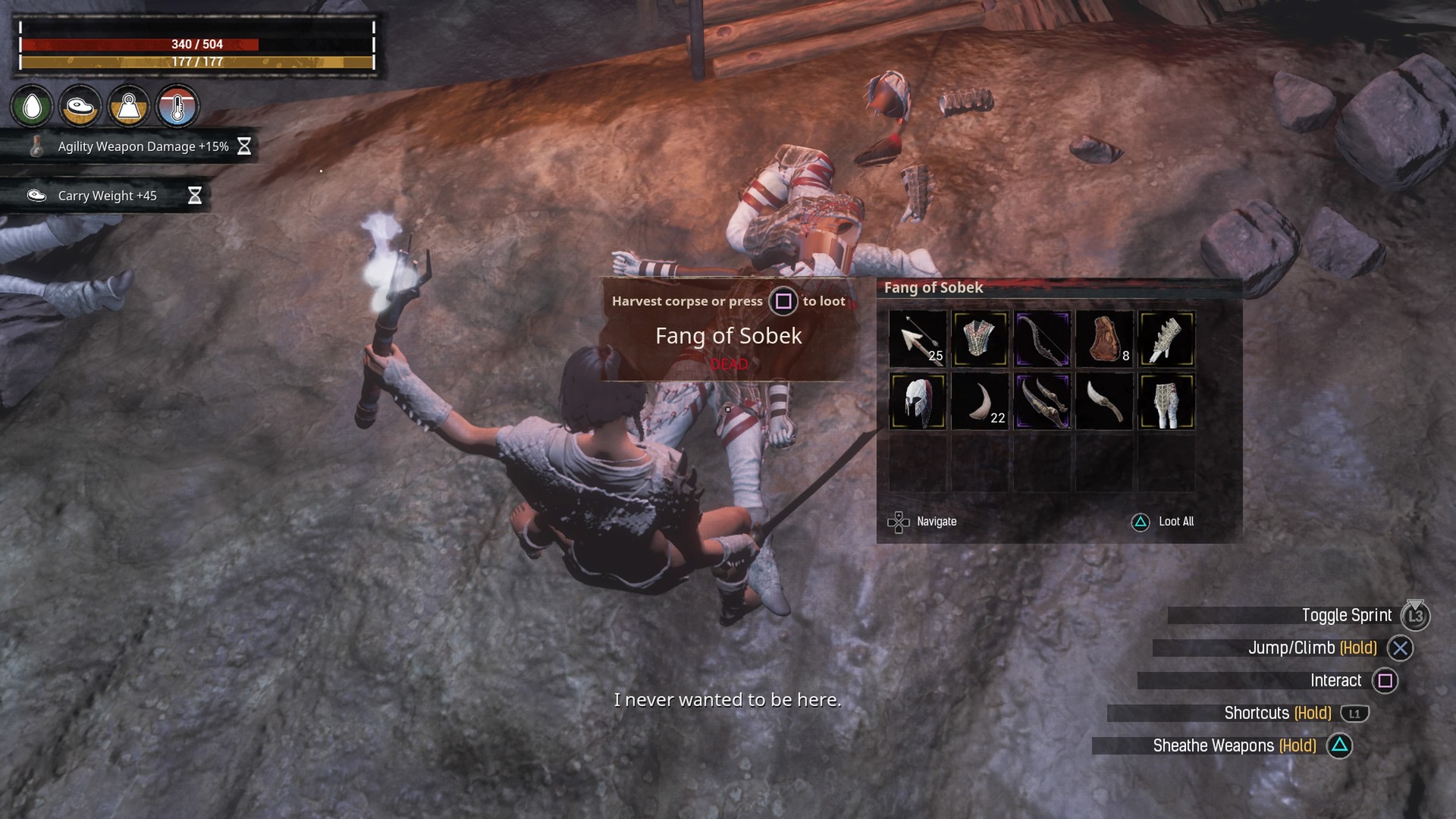
Task: Check the thermometer temperature icon
Action: click(177, 107)
